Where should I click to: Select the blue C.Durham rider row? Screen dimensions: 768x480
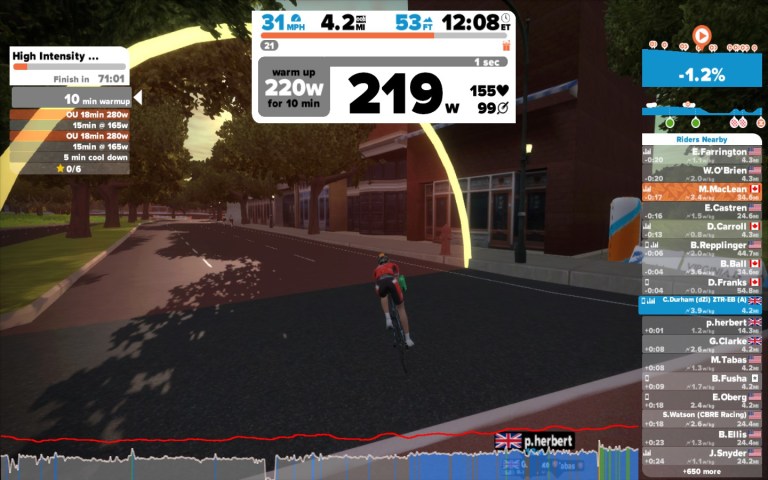(703, 303)
